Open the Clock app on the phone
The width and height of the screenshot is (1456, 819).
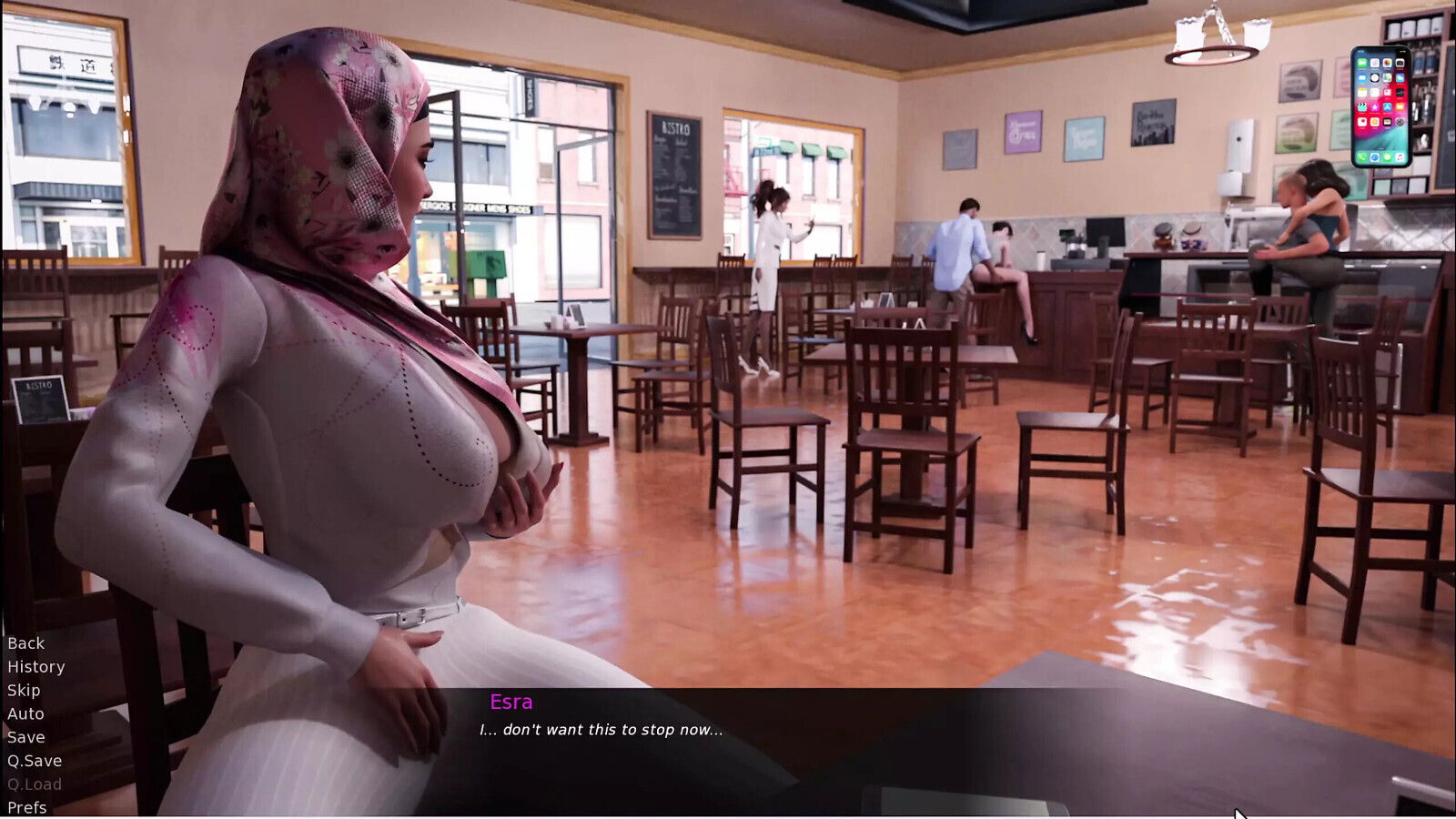1375,77
